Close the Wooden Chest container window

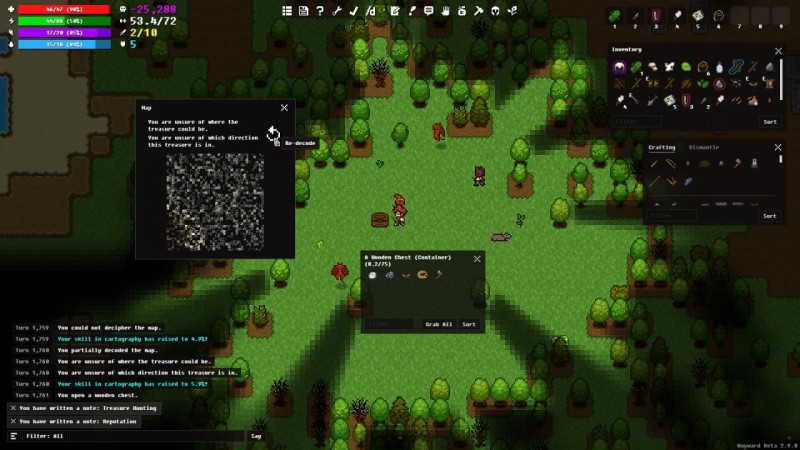point(477,259)
